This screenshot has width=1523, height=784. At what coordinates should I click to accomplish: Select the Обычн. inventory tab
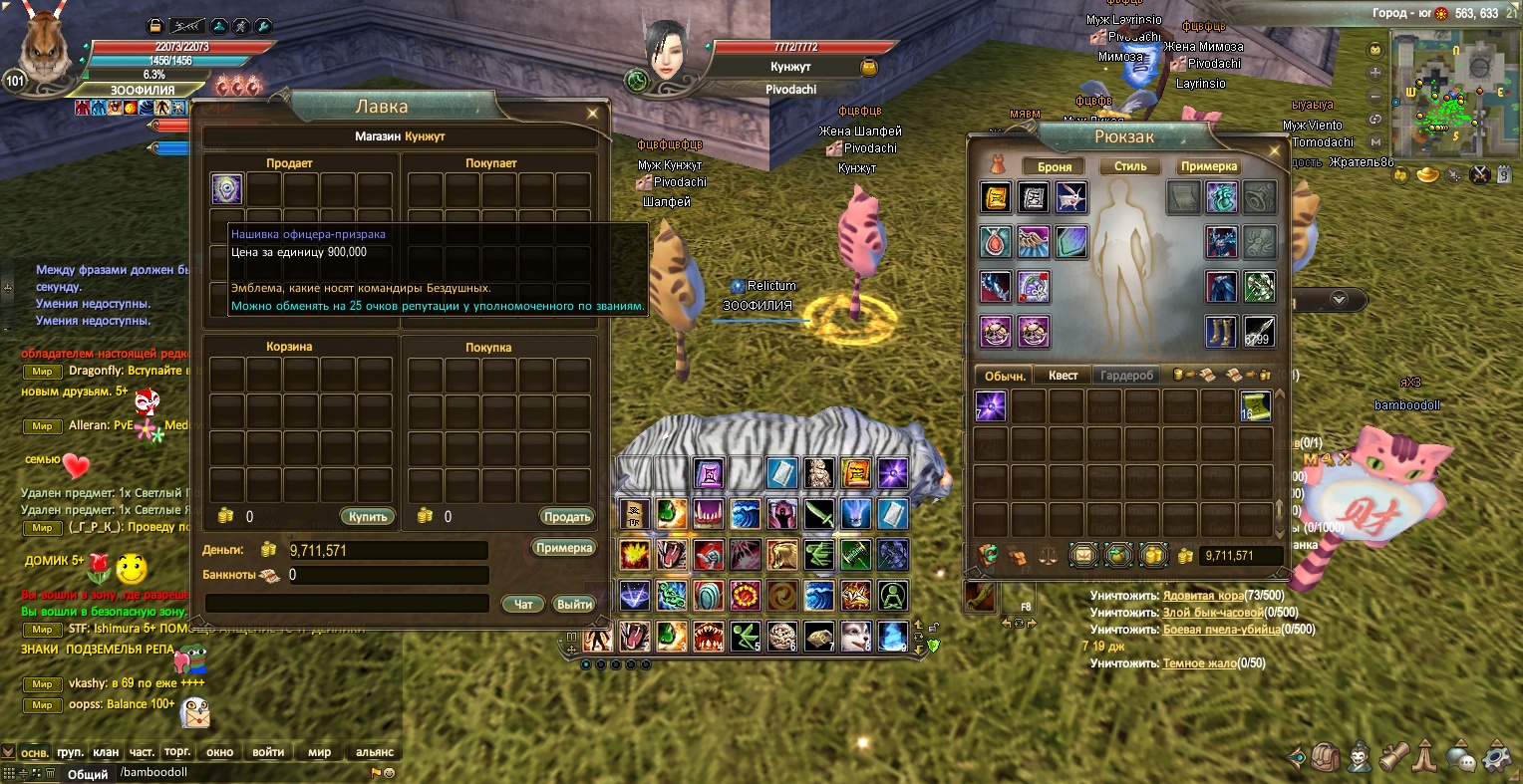[x=1005, y=376]
